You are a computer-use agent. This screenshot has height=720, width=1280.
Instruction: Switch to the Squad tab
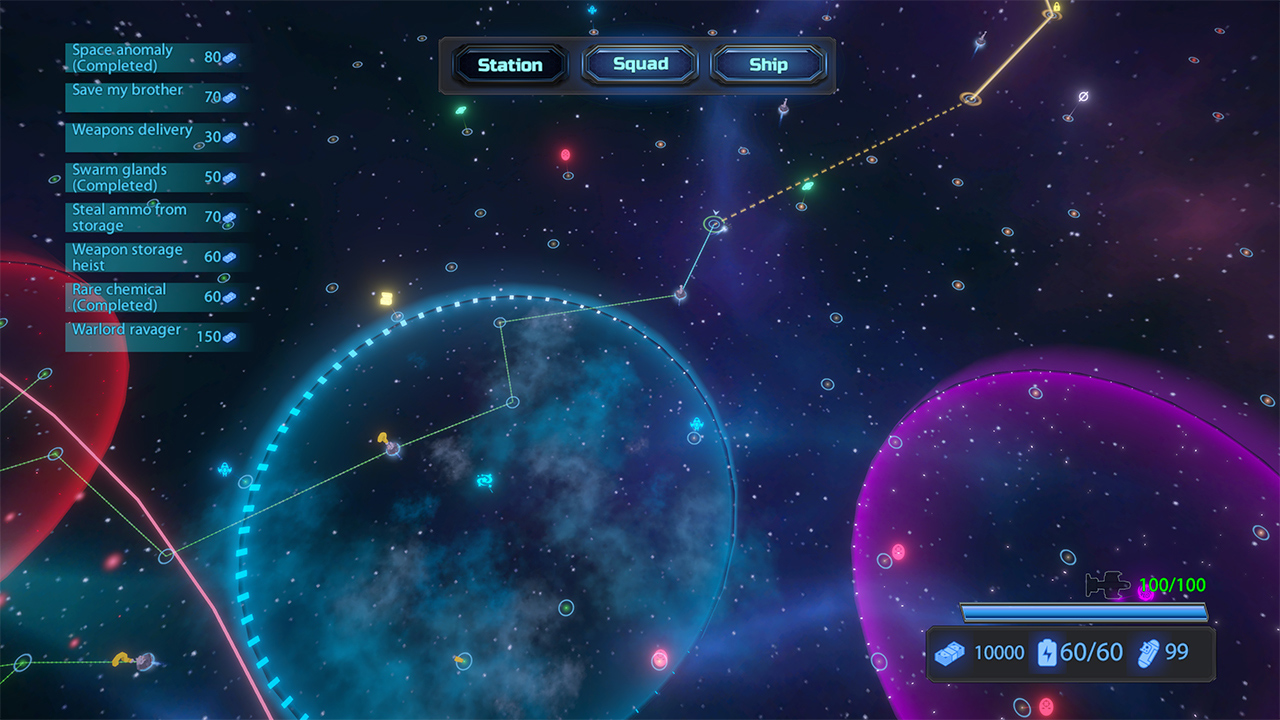click(x=640, y=64)
